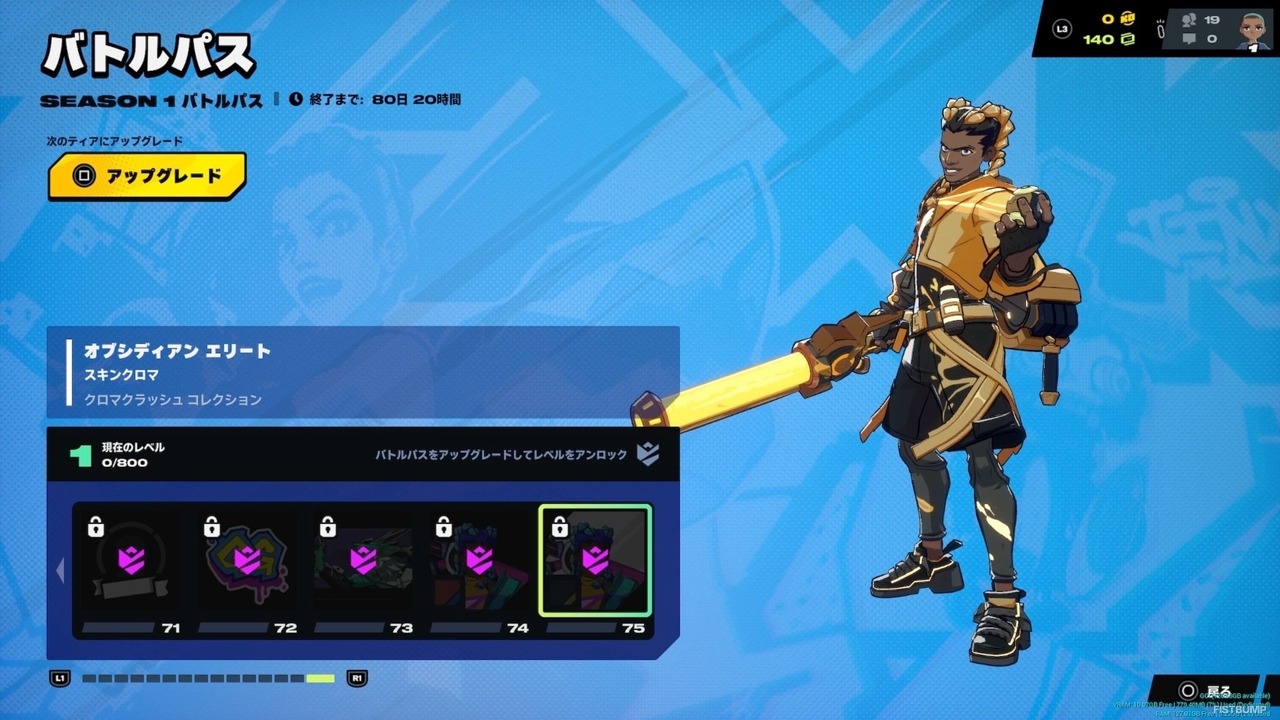
Task: Click the left arrow to view previous tiers
Action: point(60,570)
